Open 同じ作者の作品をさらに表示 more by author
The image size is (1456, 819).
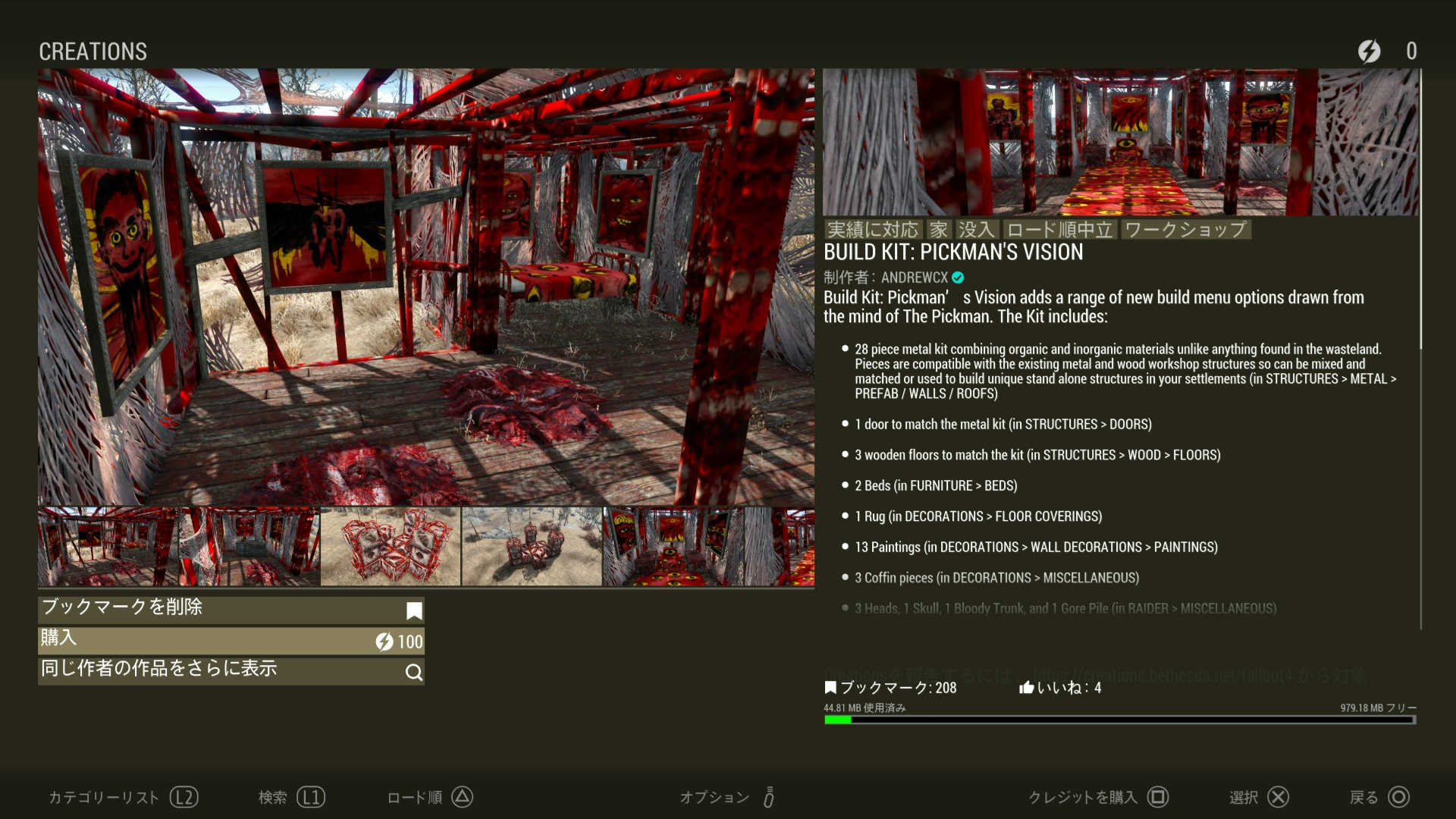[231, 670]
